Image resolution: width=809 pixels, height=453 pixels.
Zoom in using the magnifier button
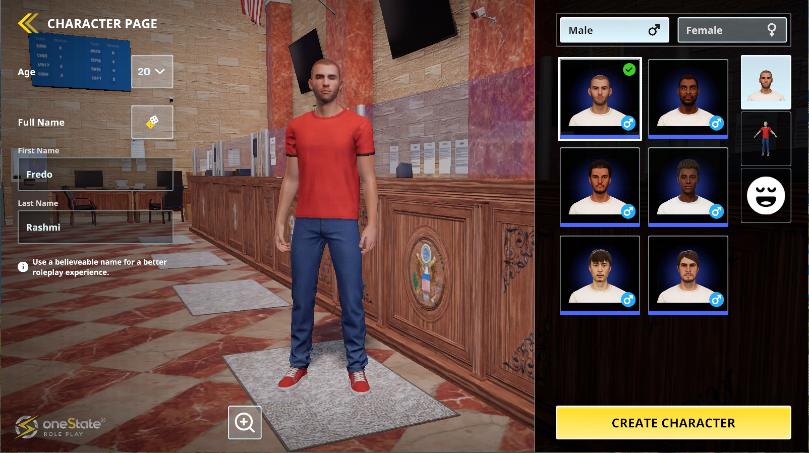[245, 422]
